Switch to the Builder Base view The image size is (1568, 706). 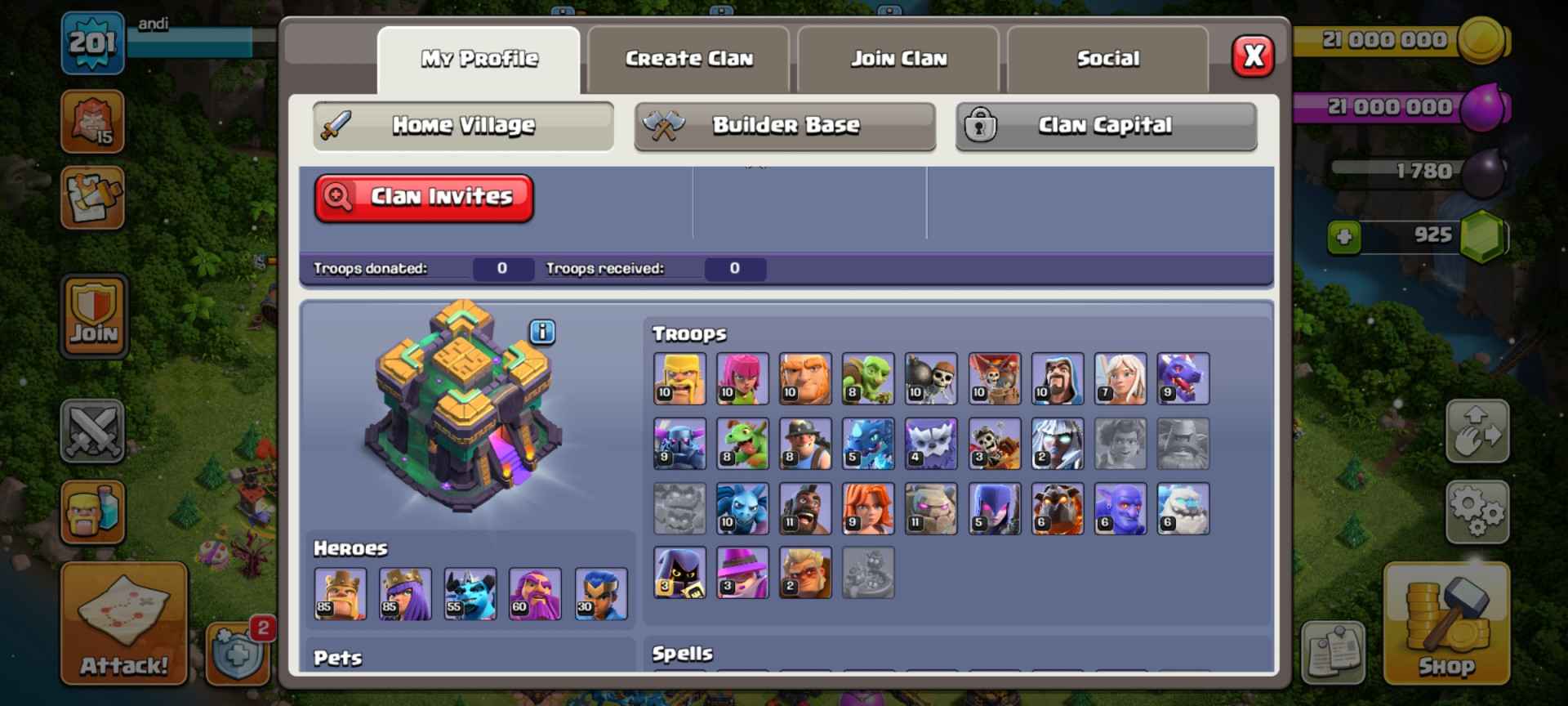(x=785, y=126)
